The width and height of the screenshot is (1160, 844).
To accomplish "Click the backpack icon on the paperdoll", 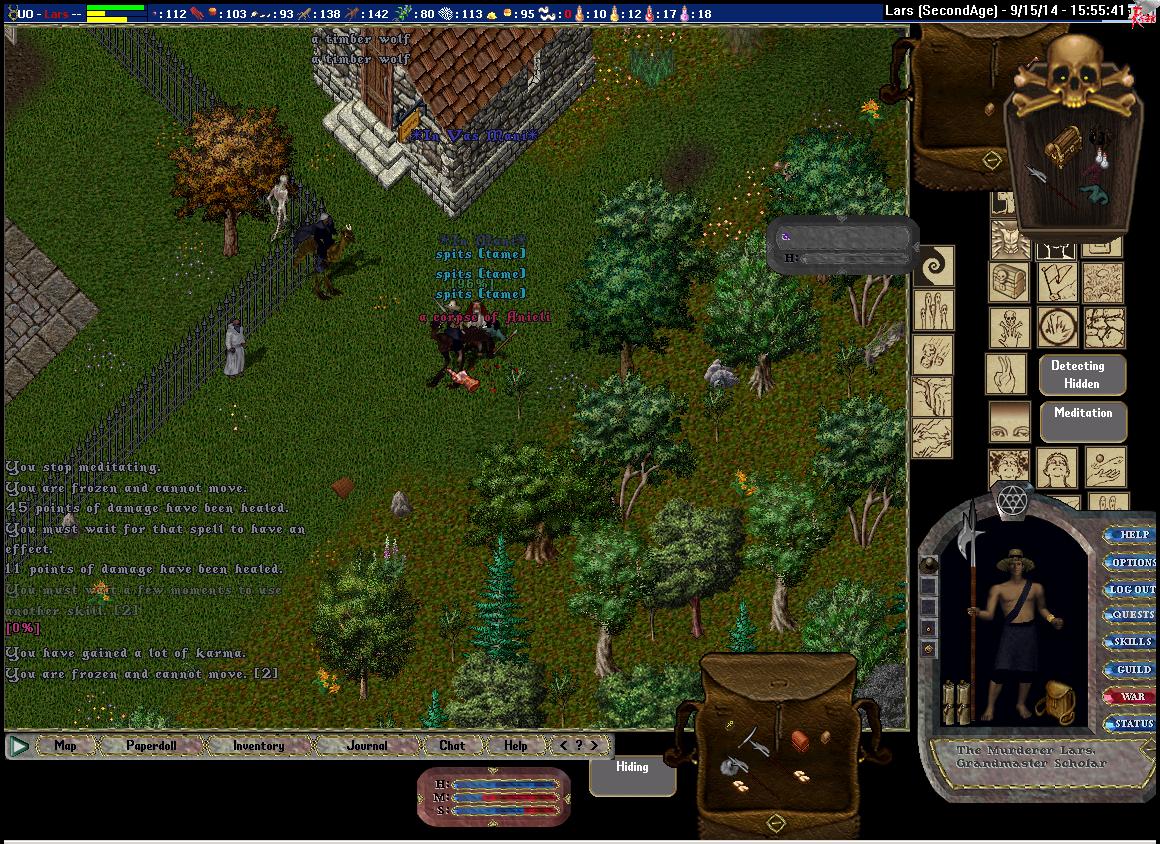I will tap(1056, 701).
